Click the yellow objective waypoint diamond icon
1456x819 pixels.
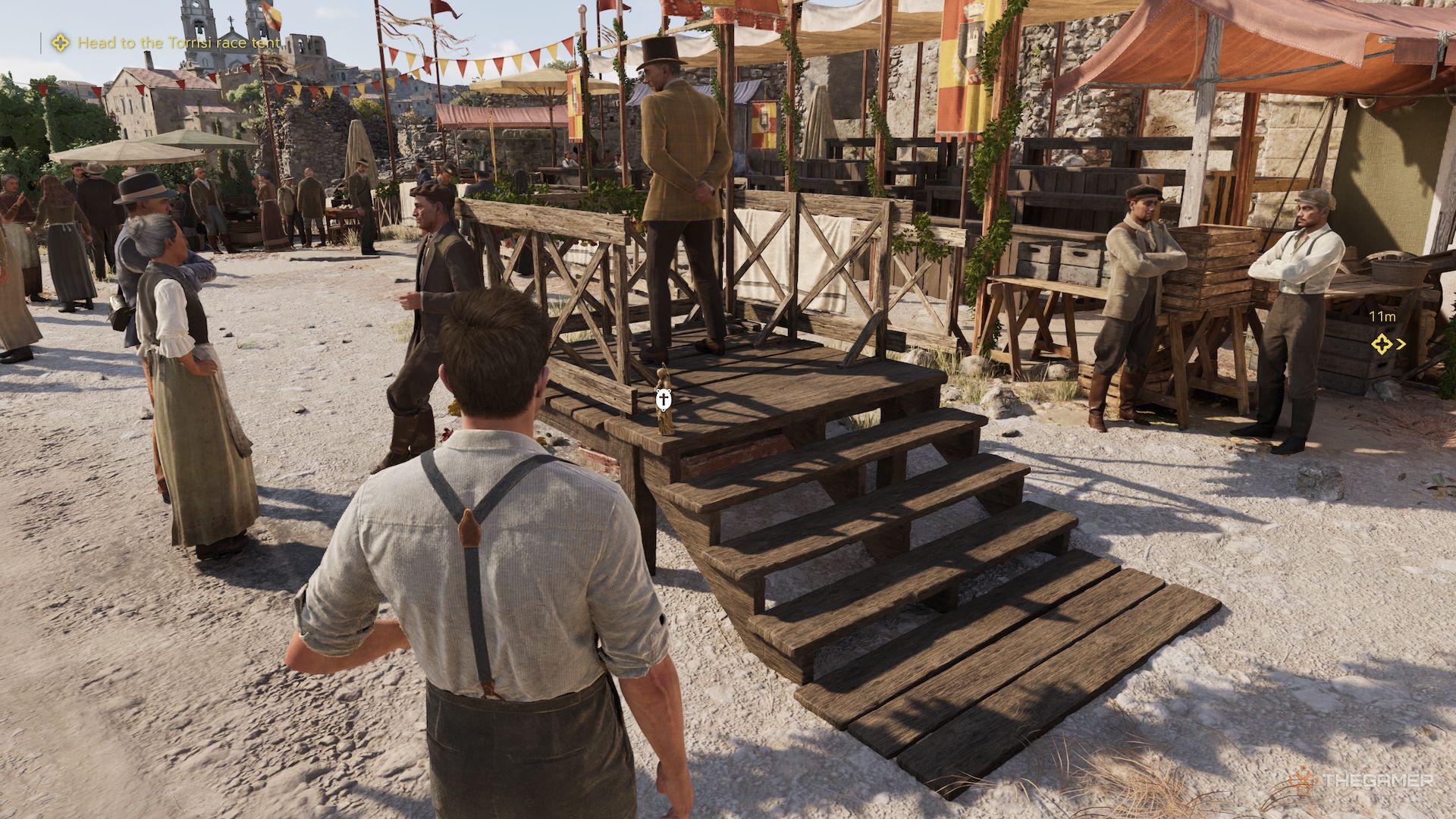tap(60, 43)
